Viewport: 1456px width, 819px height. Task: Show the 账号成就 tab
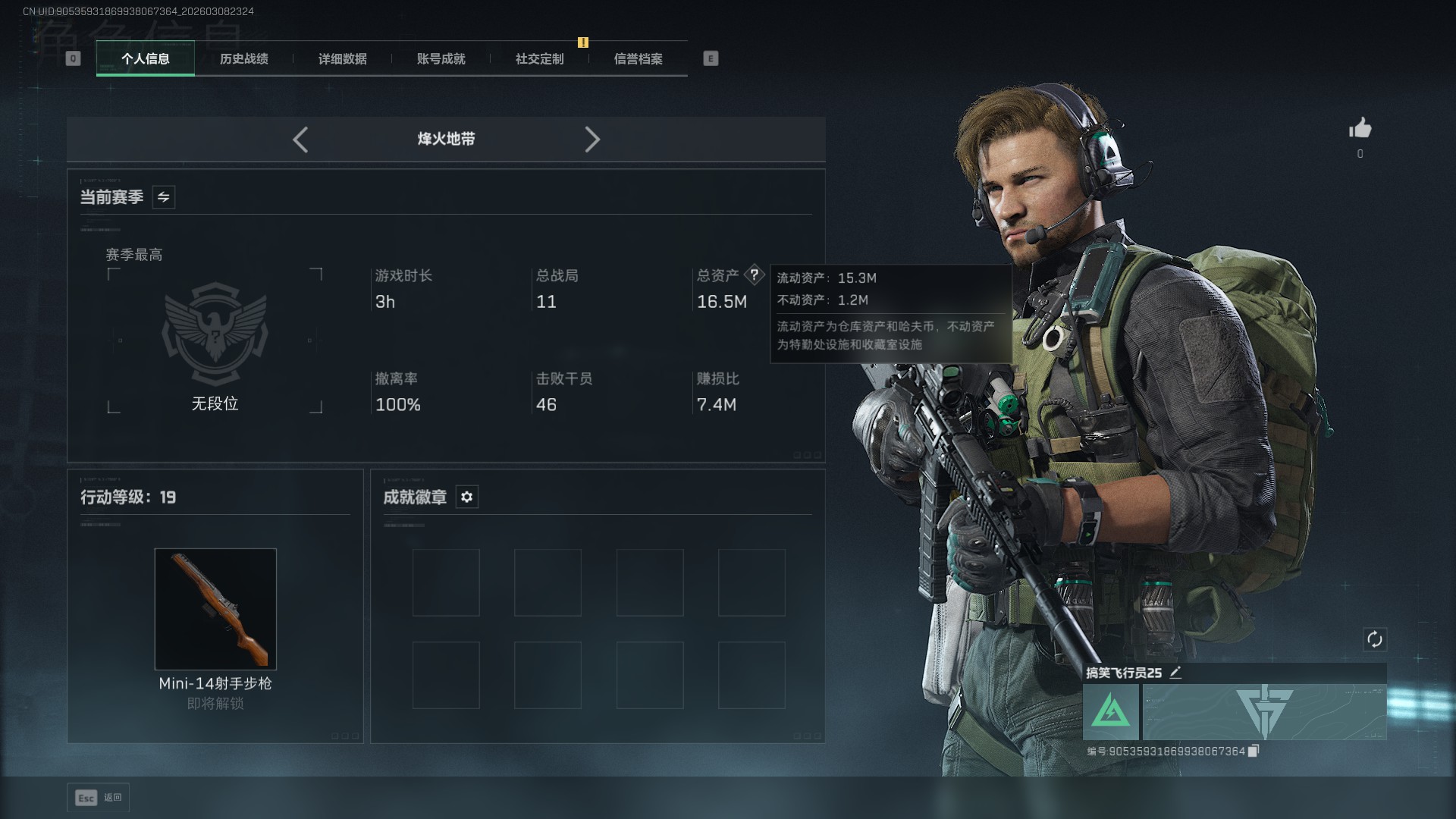441,58
